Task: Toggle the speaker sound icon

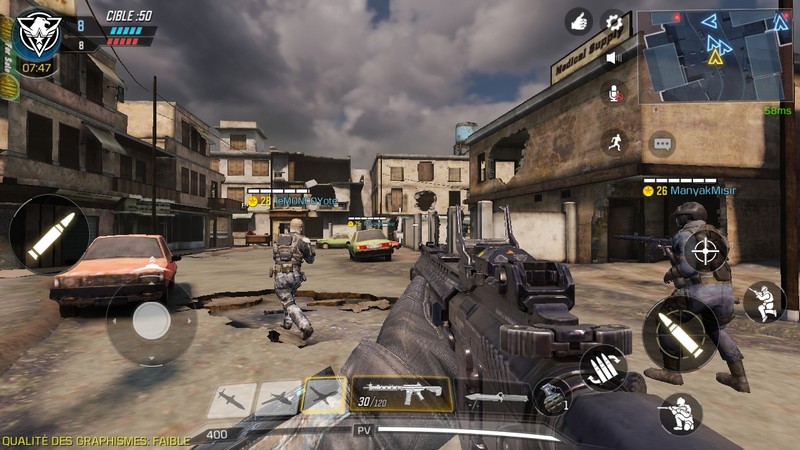Action: 613,57
